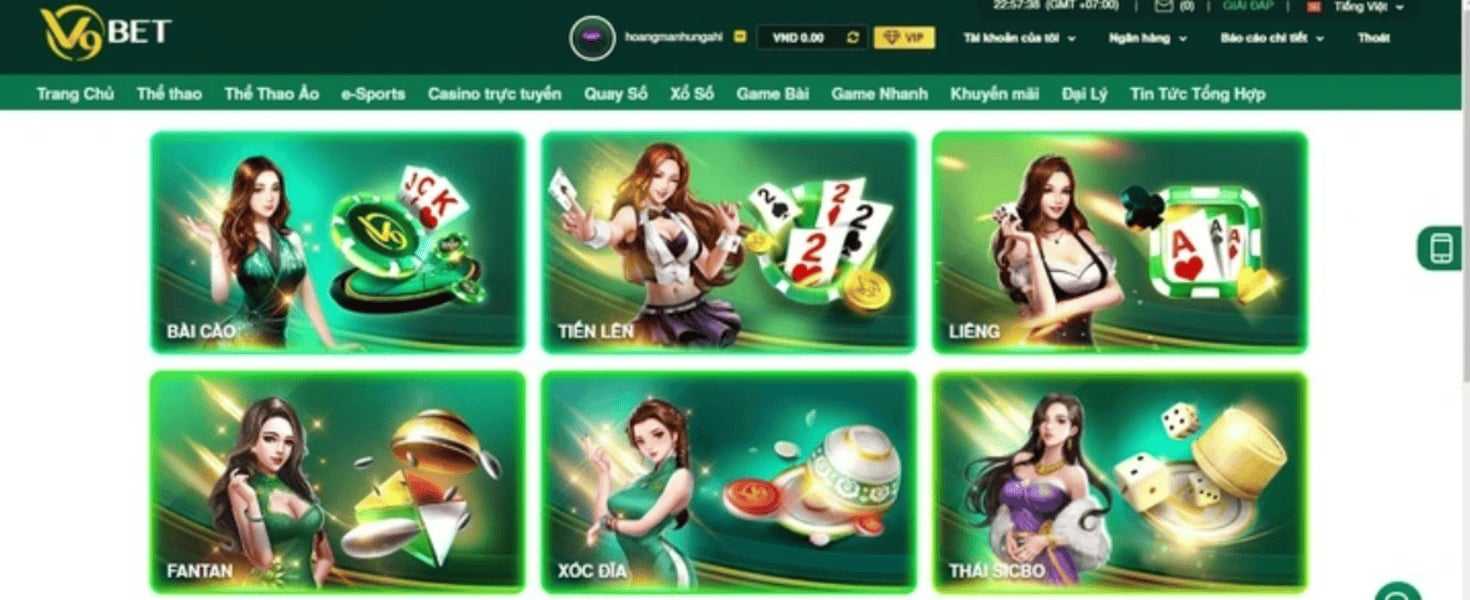Select the Tiến Lên game tile
The width and height of the screenshot is (1470, 600).
728,242
